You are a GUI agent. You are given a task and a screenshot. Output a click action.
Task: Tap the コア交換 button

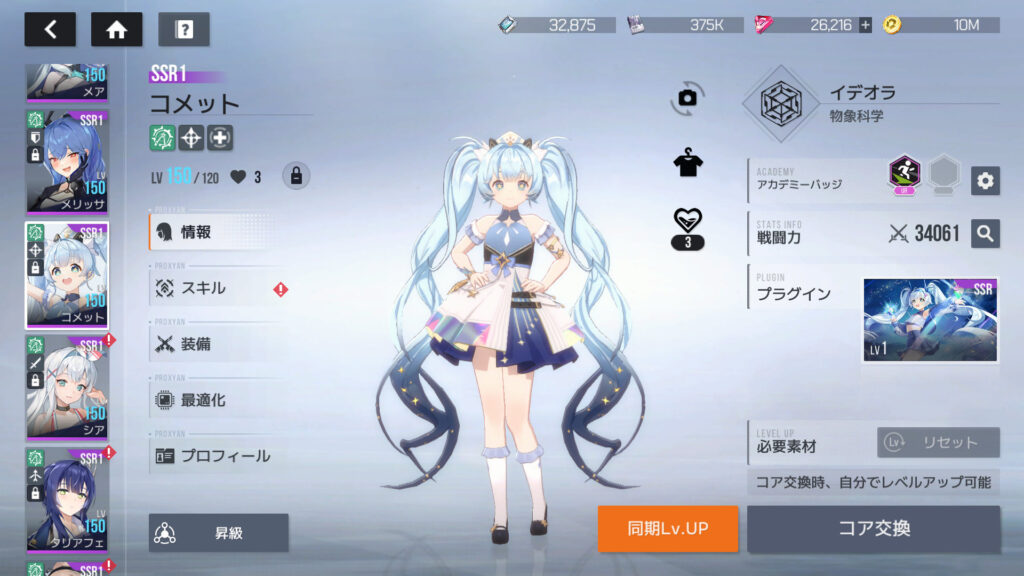tap(873, 529)
